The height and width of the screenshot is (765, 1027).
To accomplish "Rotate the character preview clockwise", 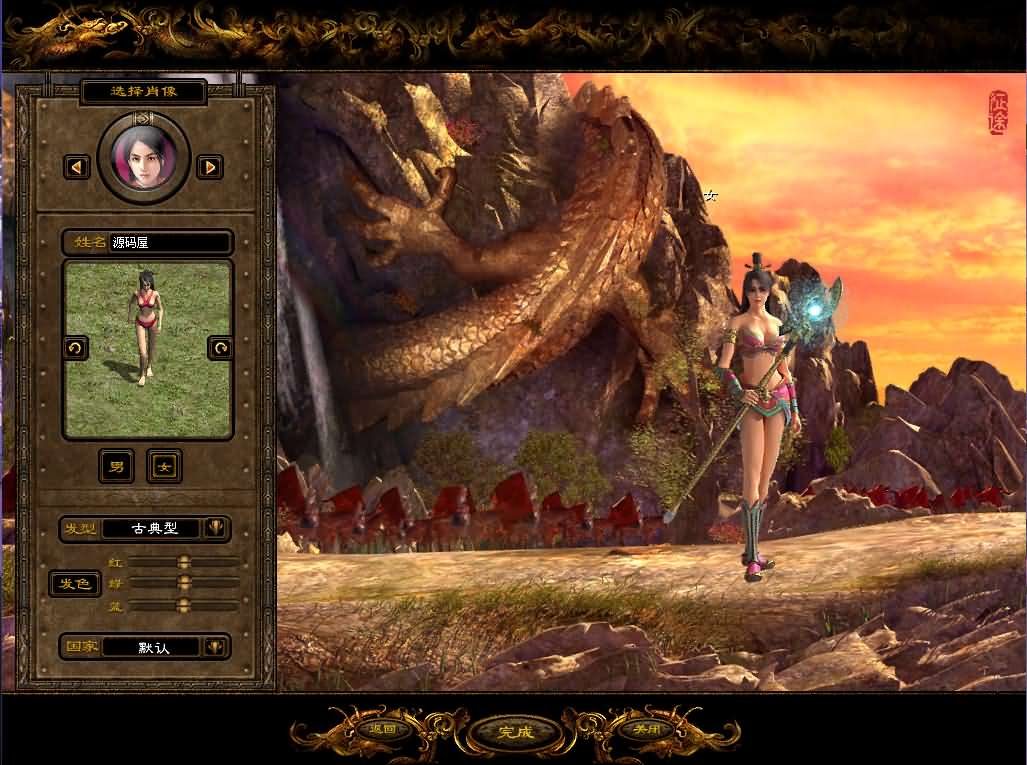I will coord(220,348).
